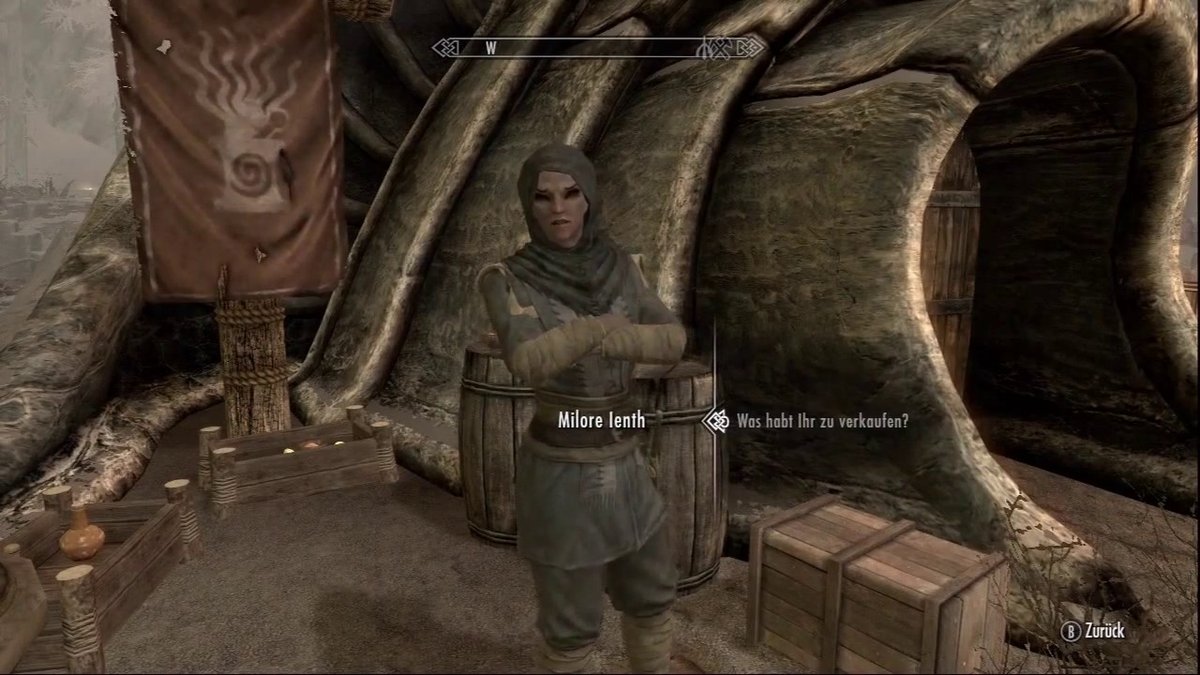The height and width of the screenshot is (675, 1200).
Task: Choose the "Was habt Ihr zu verkaufen?" dialogue option
Action: tap(821, 422)
